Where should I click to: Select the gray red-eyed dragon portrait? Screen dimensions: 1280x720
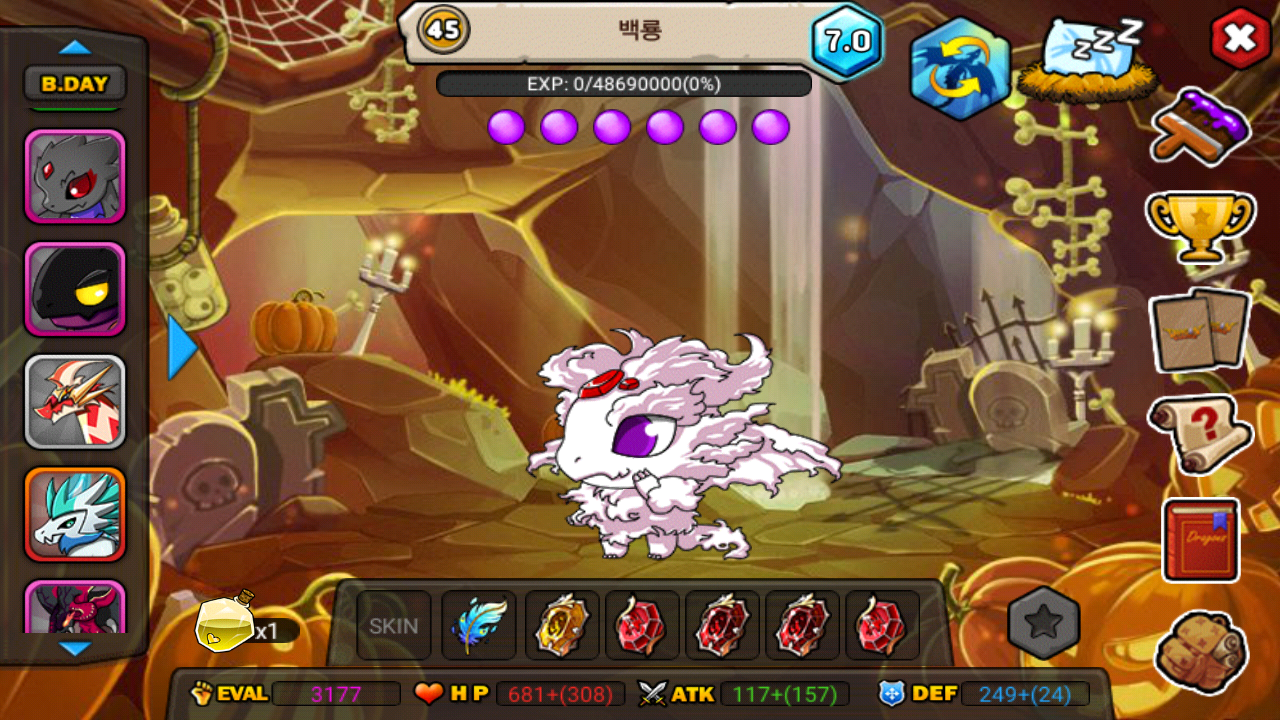[x=75, y=177]
